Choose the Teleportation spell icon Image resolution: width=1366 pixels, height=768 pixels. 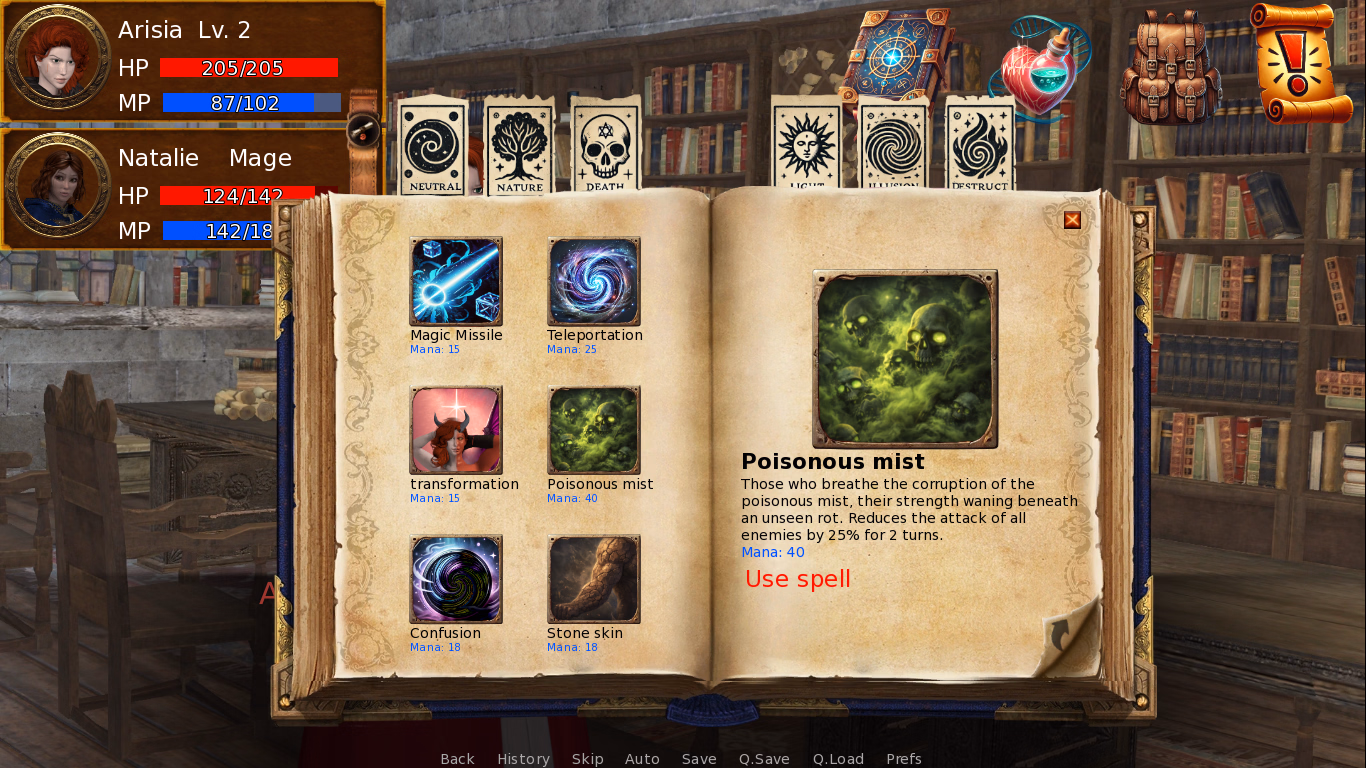tap(594, 281)
